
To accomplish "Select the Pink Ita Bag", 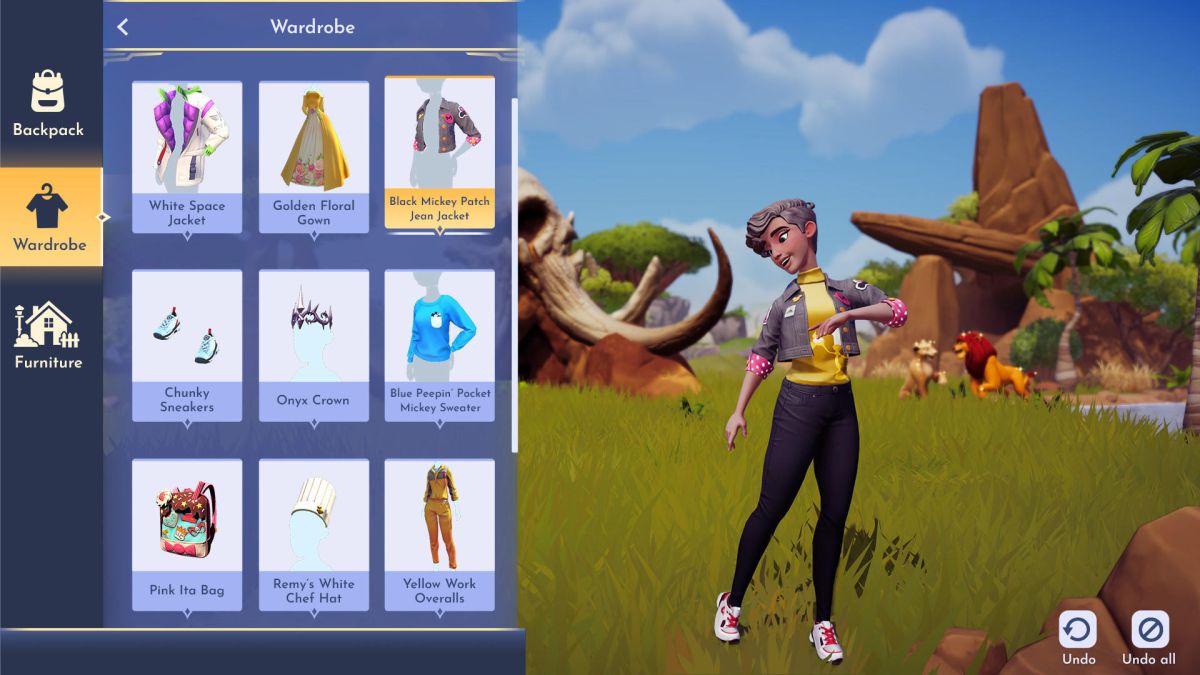I will pyautogui.click(x=187, y=533).
